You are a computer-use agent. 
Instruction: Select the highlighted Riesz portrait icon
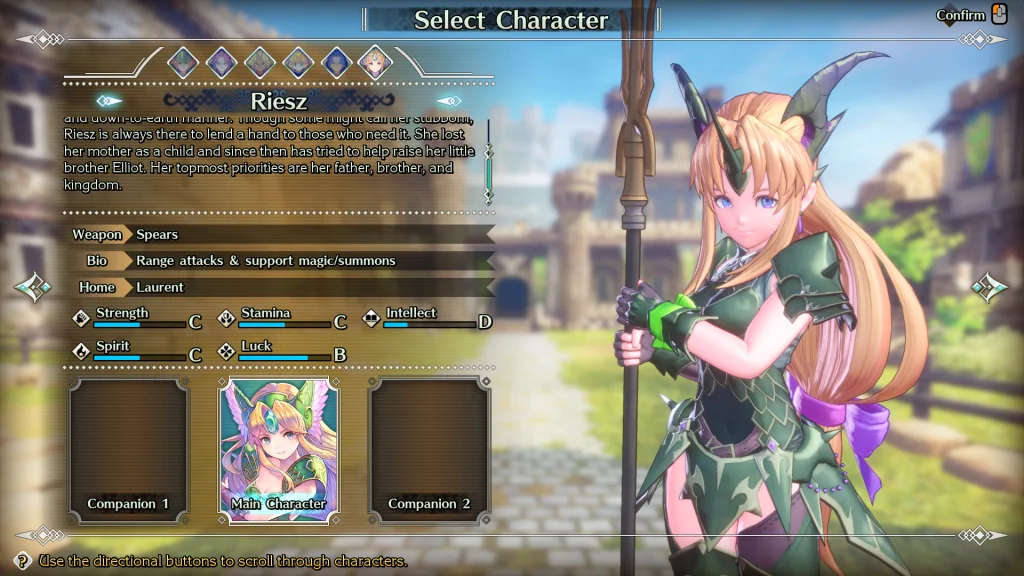click(x=375, y=62)
